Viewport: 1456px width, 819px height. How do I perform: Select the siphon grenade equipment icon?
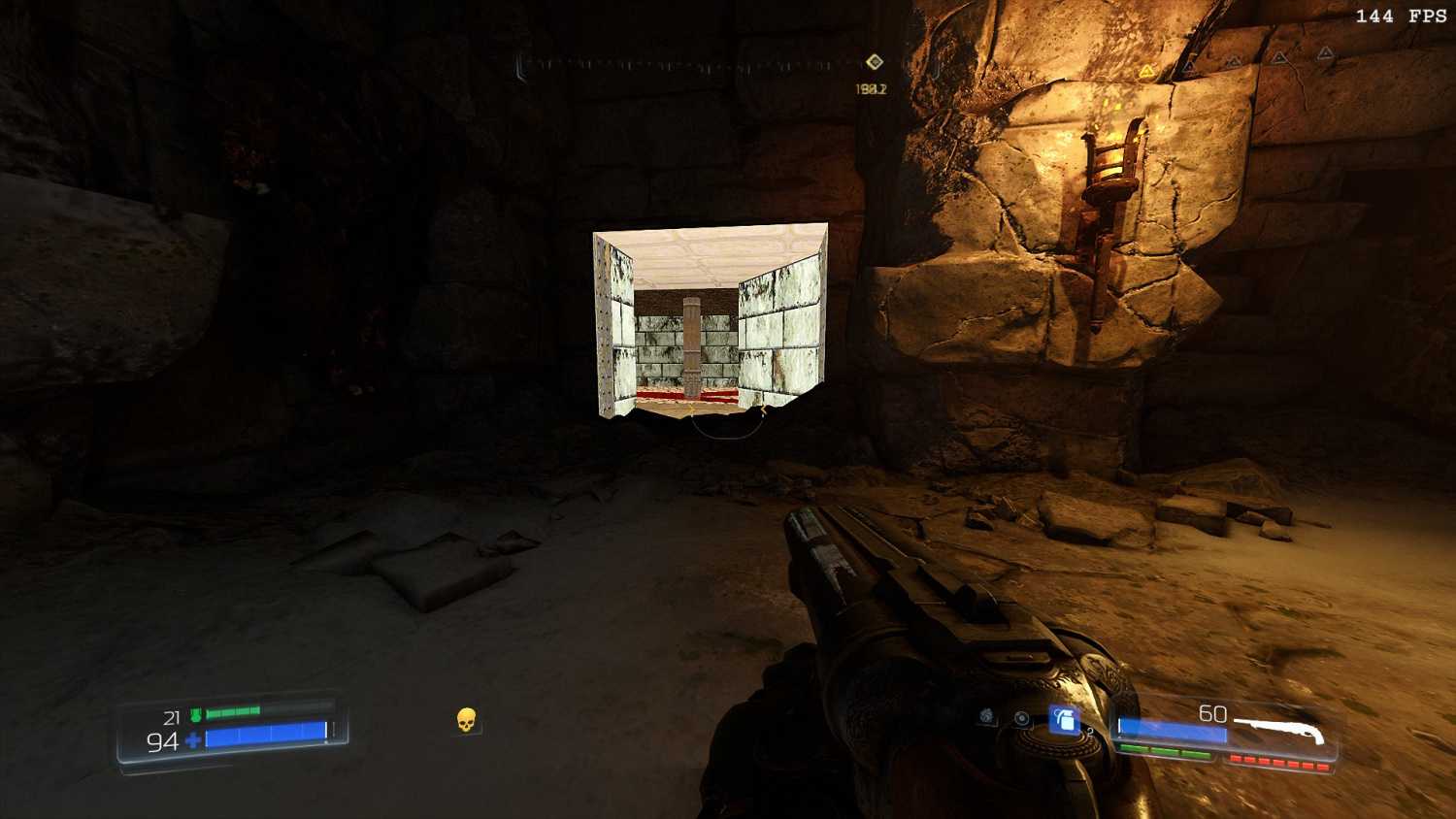(x=987, y=716)
